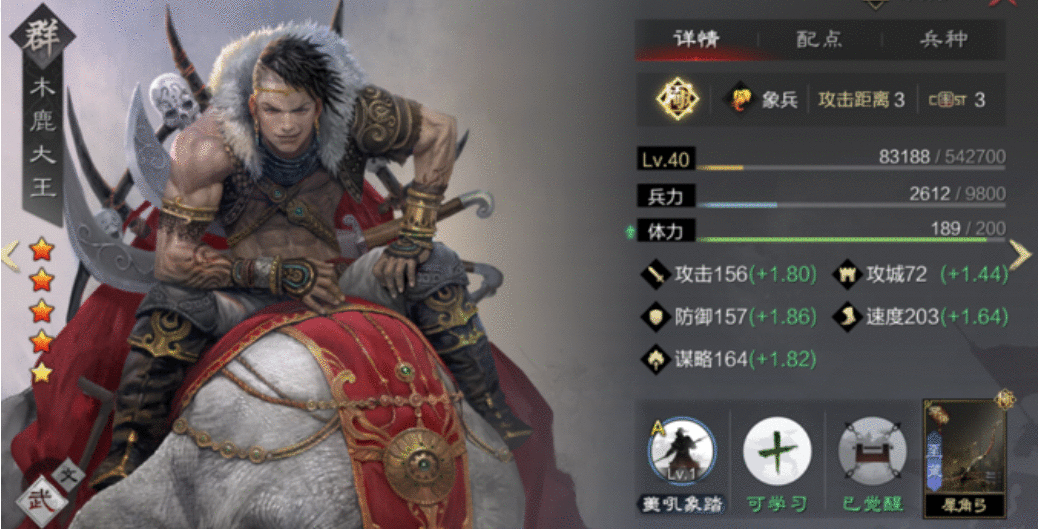The width and height of the screenshot is (1038, 529).
Task: Switch to the 兵种 troop type tab
Action: 943,40
